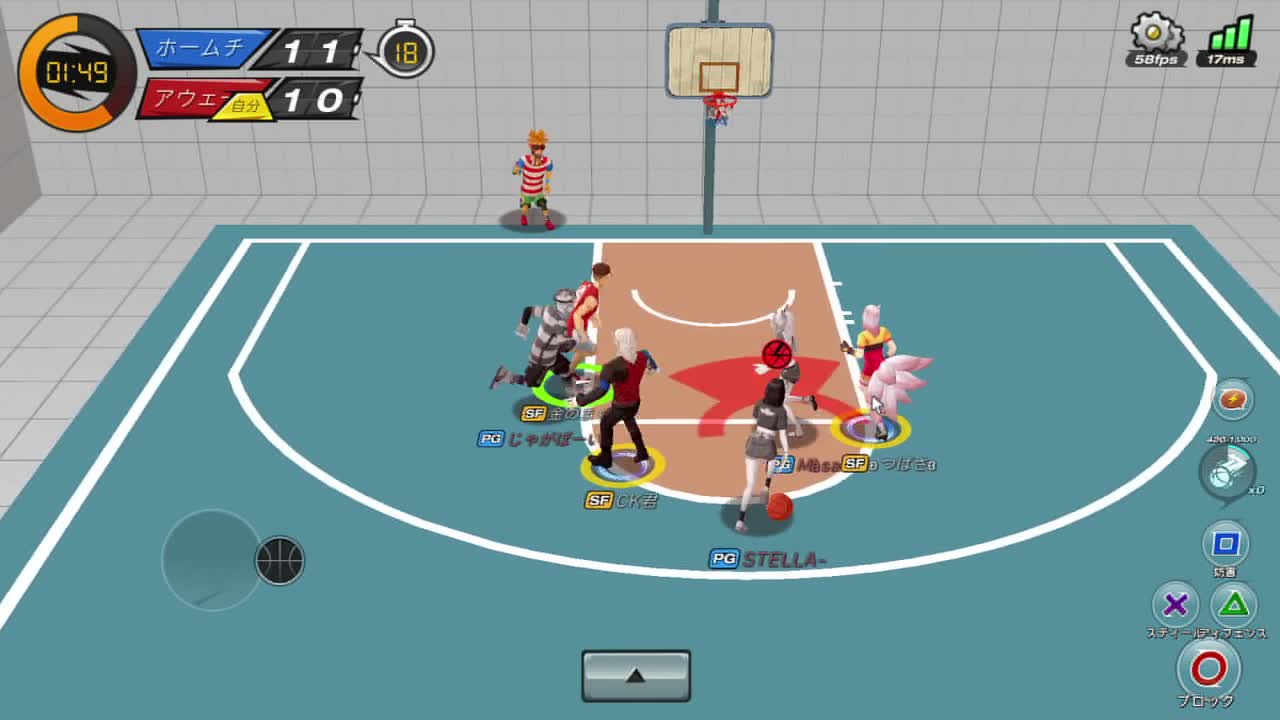Use the Steal (スティール) cross button
The width and height of the screenshot is (1280, 720).
pyautogui.click(x=1175, y=604)
